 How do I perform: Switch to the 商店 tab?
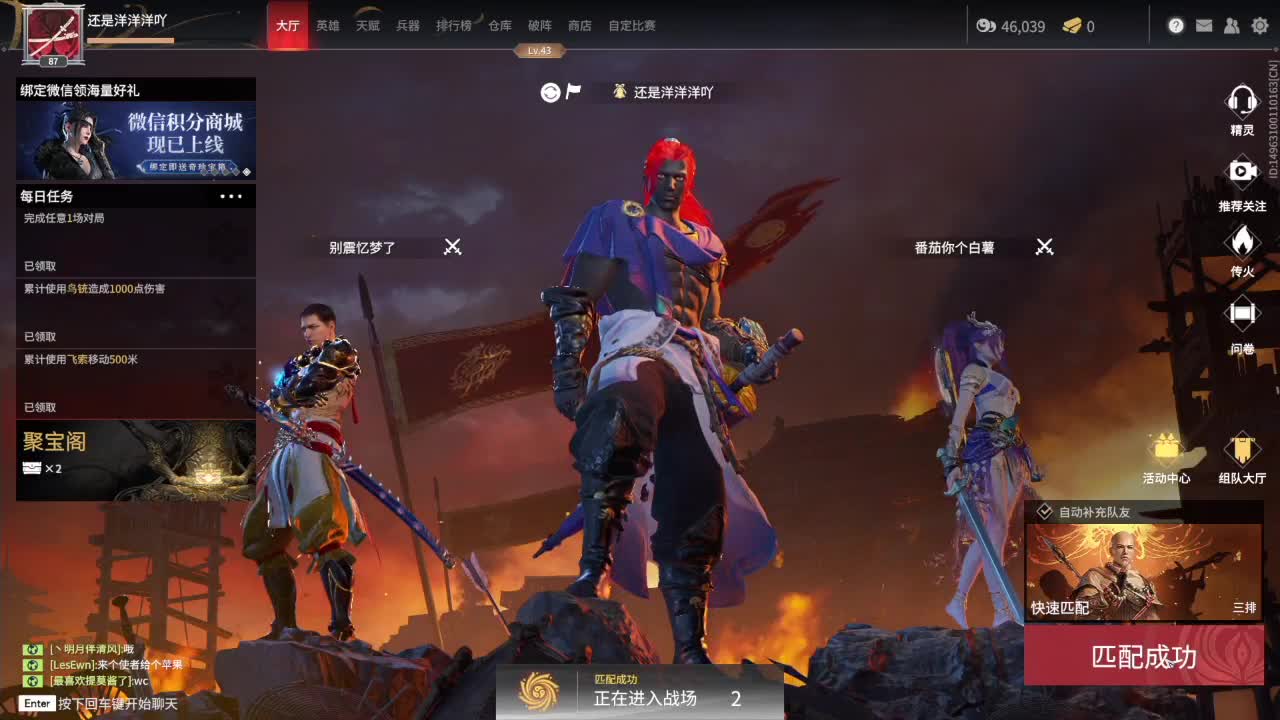coord(581,26)
